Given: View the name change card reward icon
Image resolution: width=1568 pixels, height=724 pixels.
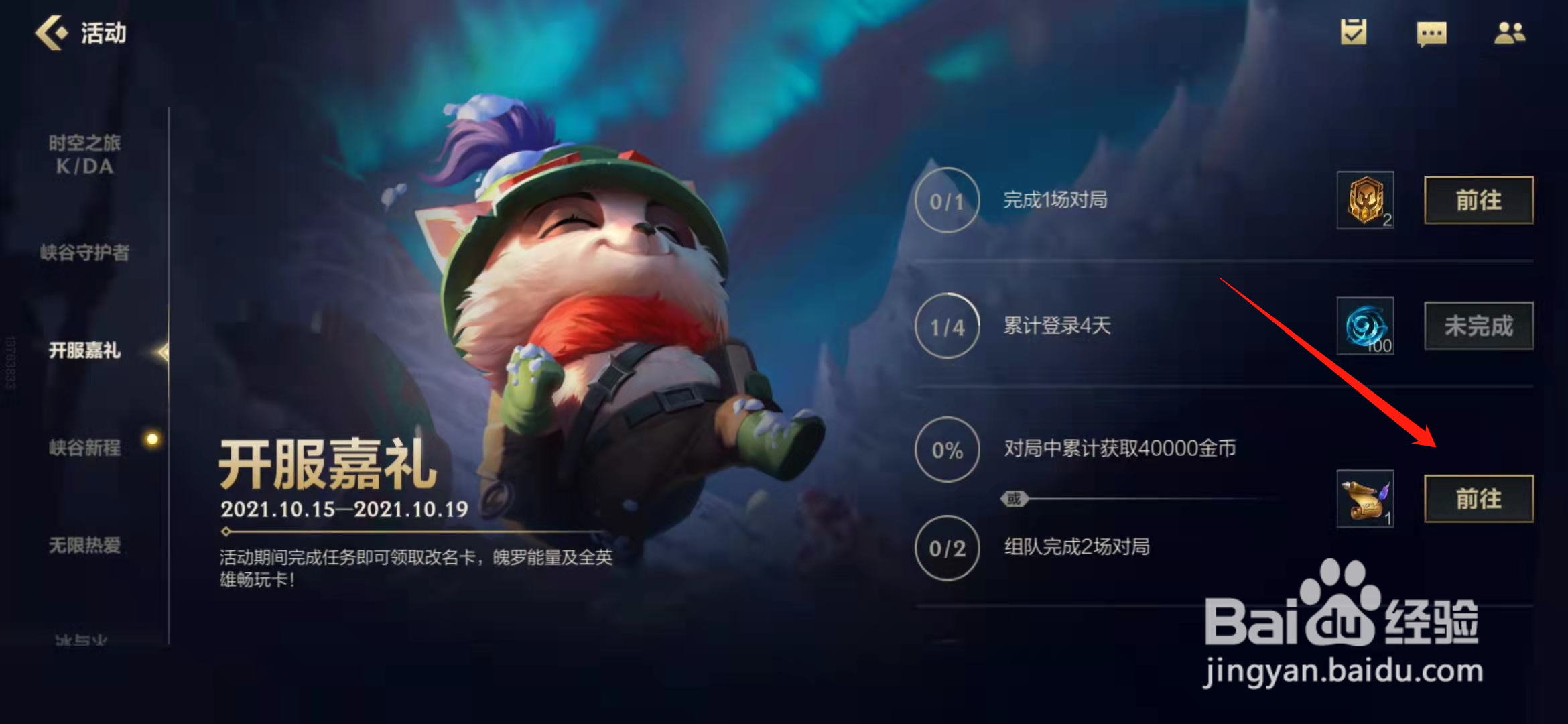Looking at the screenshot, I should click(1364, 499).
